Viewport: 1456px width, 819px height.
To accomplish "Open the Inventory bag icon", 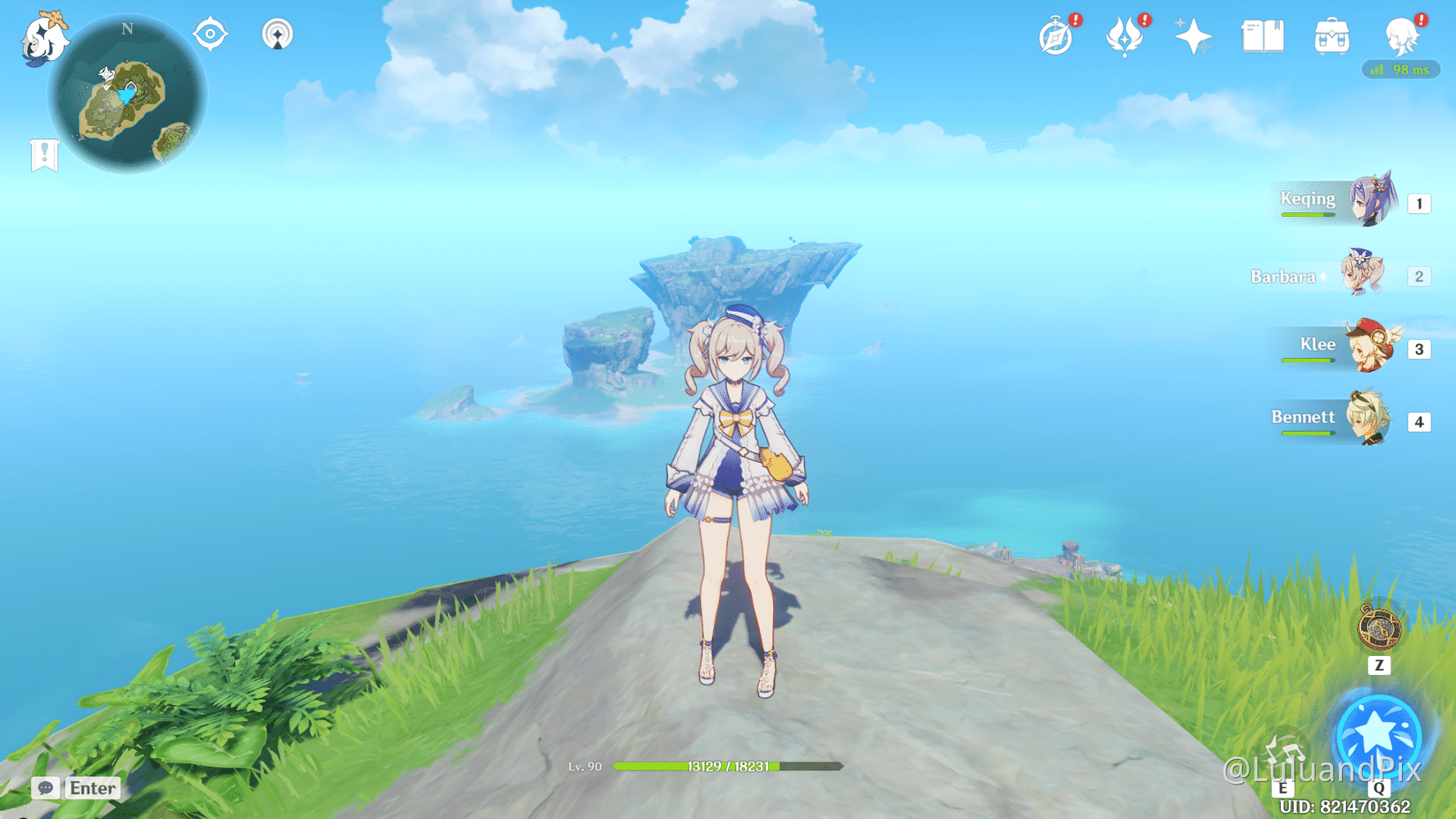I will click(1332, 34).
